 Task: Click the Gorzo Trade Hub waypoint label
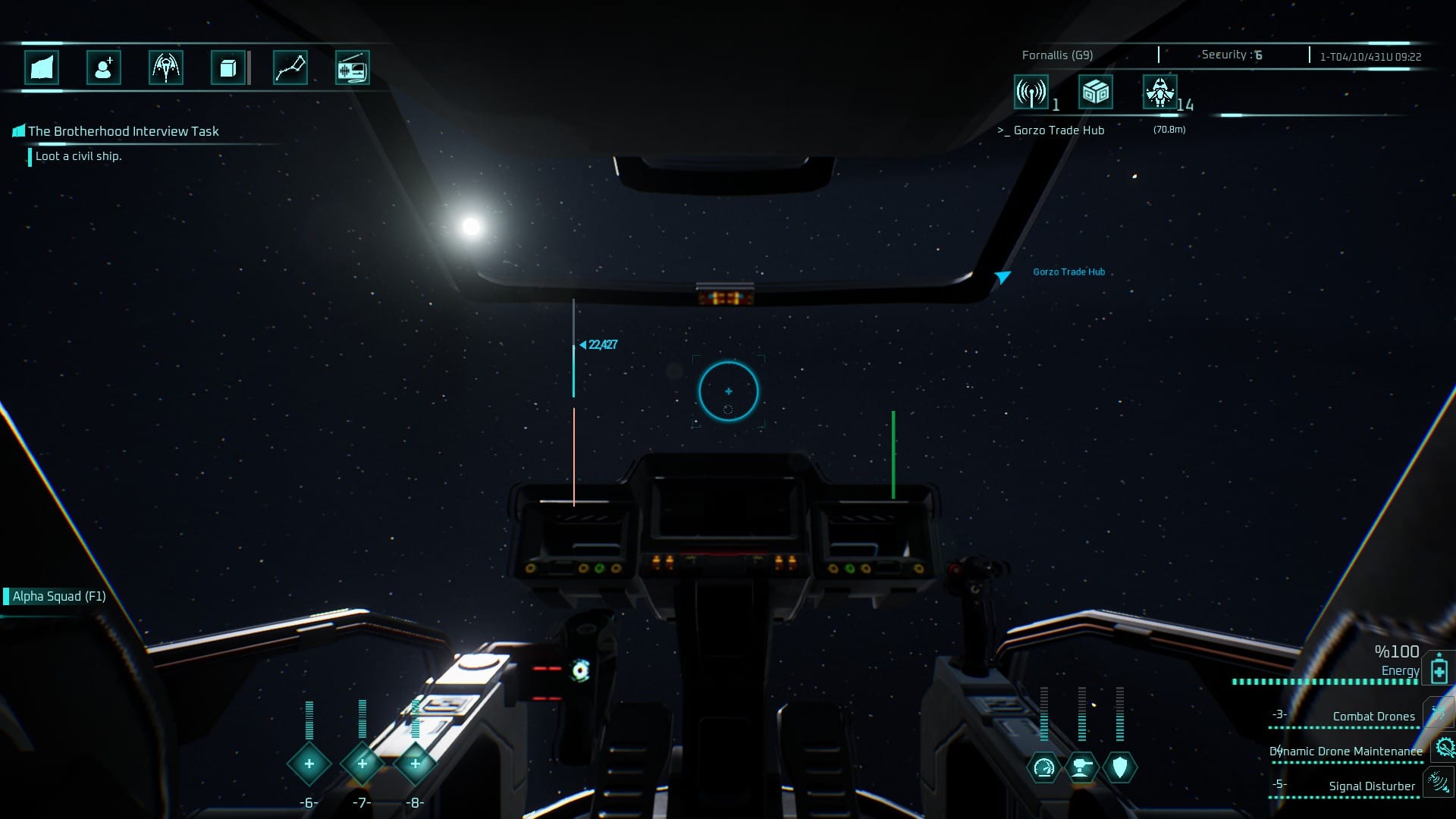pyautogui.click(x=1068, y=271)
